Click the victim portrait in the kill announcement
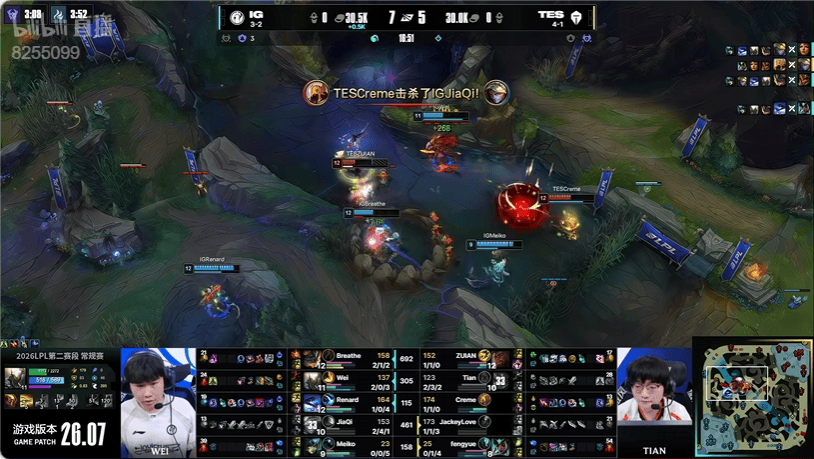 click(497, 93)
